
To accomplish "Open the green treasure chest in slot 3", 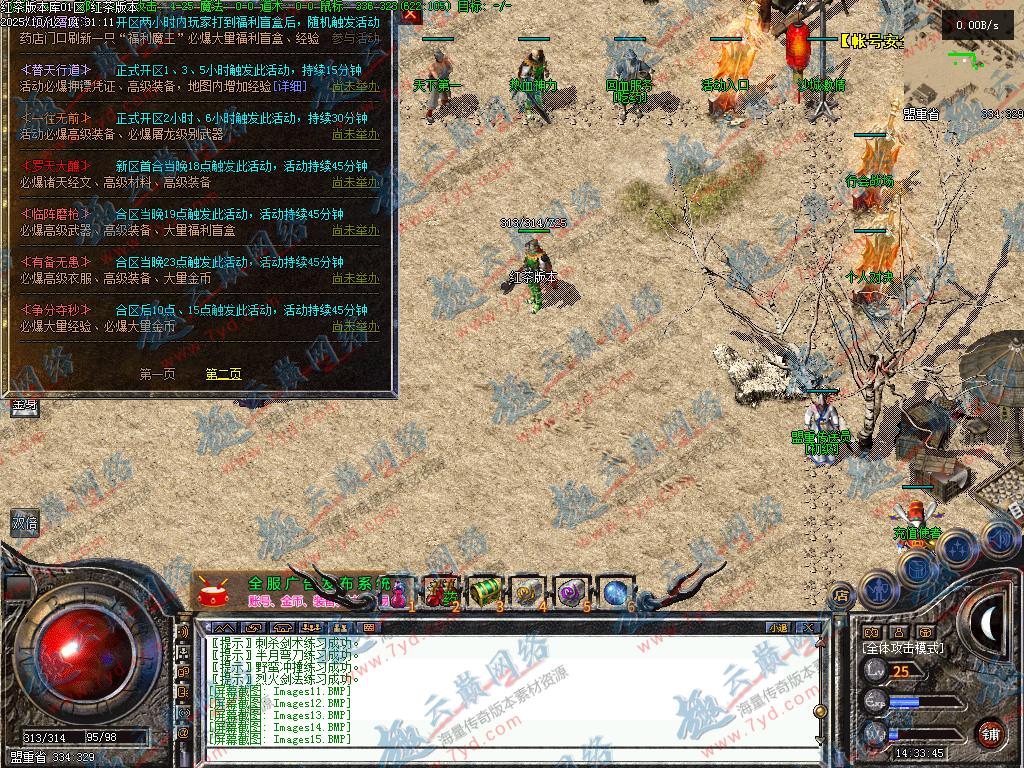I will [485, 591].
